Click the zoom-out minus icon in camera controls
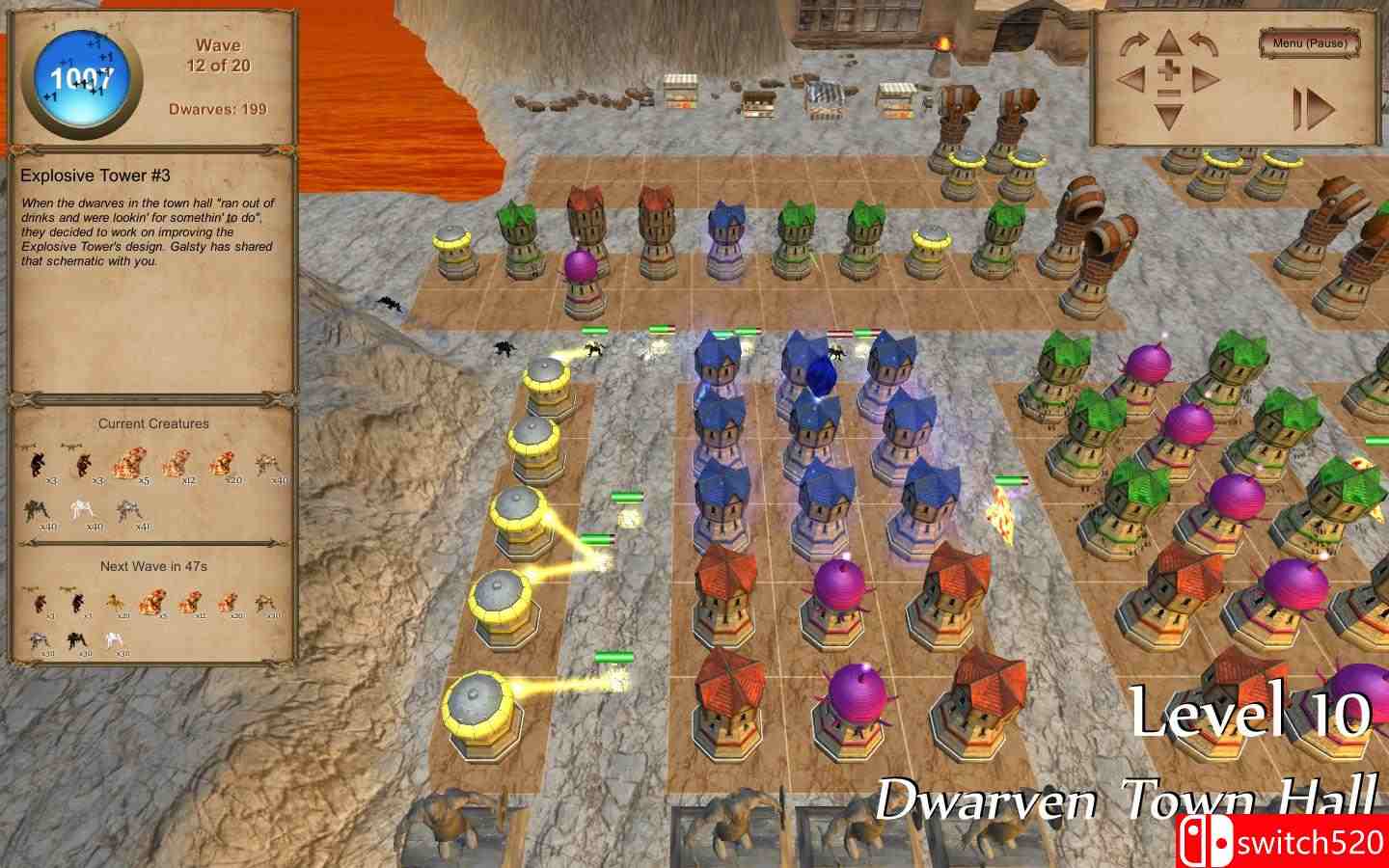This screenshot has height=868, width=1389. pyautogui.click(x=1169, y=93)
